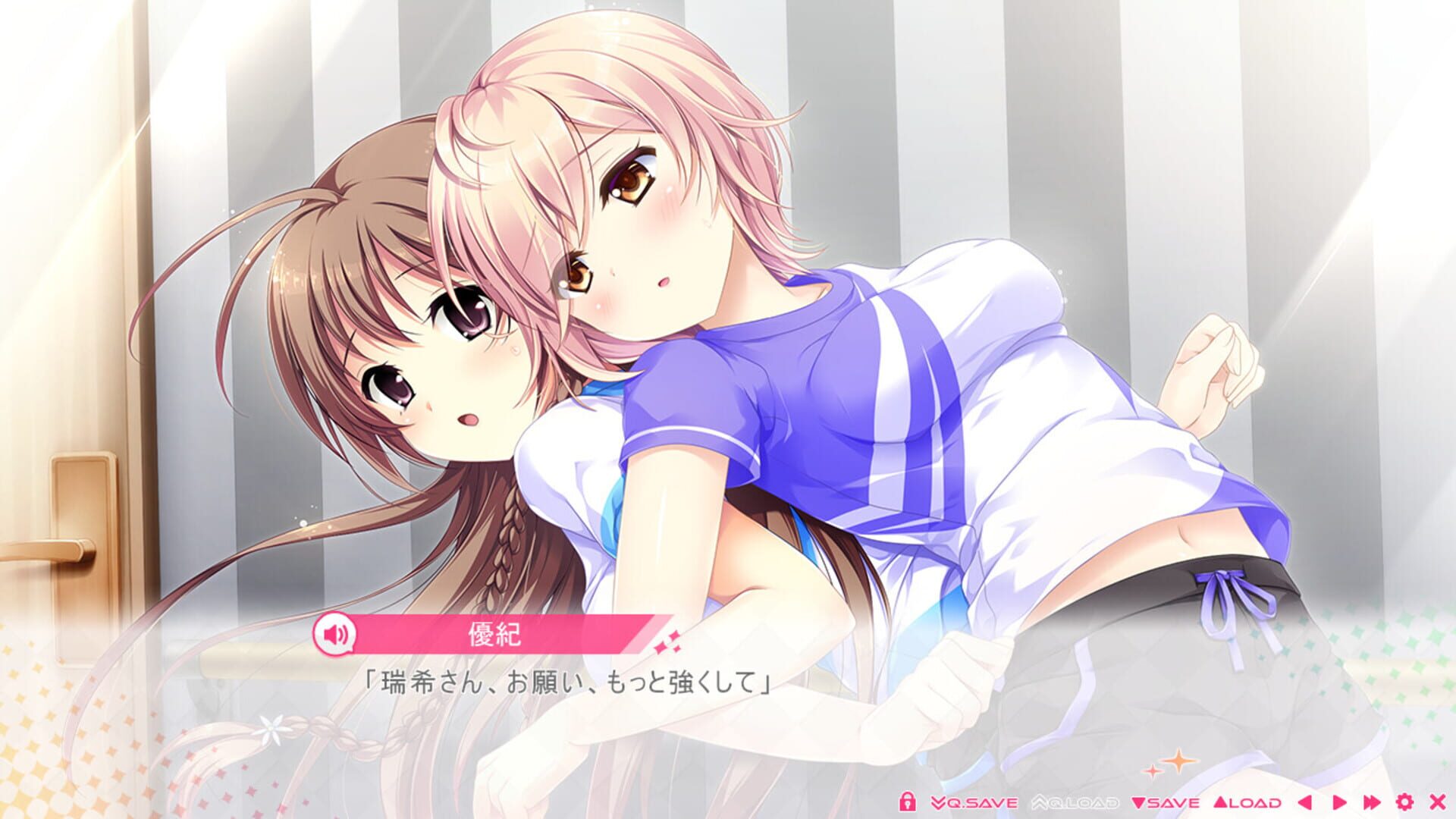Lock the interface with the padlock toggle
This screenshot has width=1456, height=819.
point(908,802)
